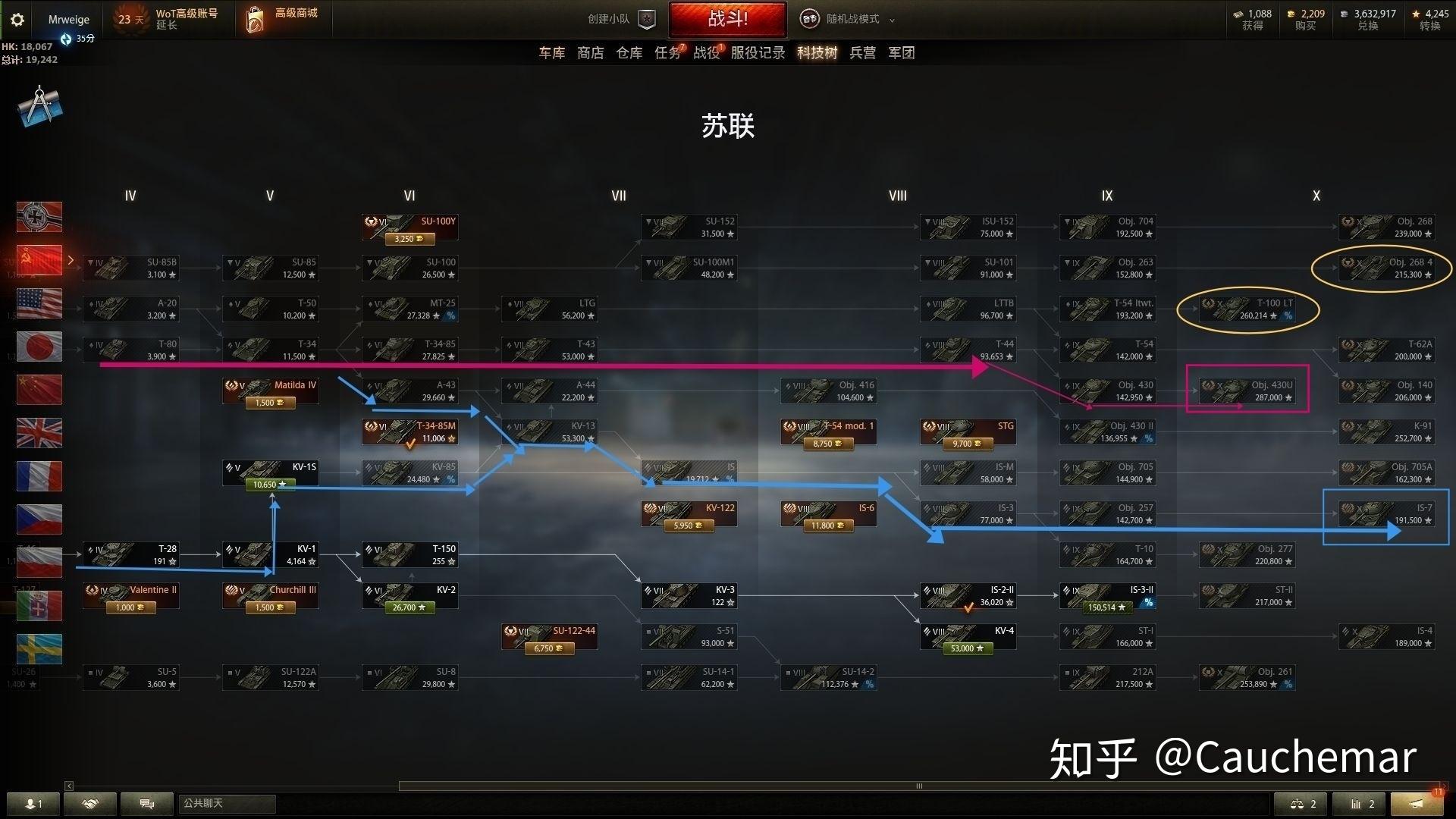Switch to the 车库 garage tab
This screenshot has height=819, width=1456.
tap(551, 53)
